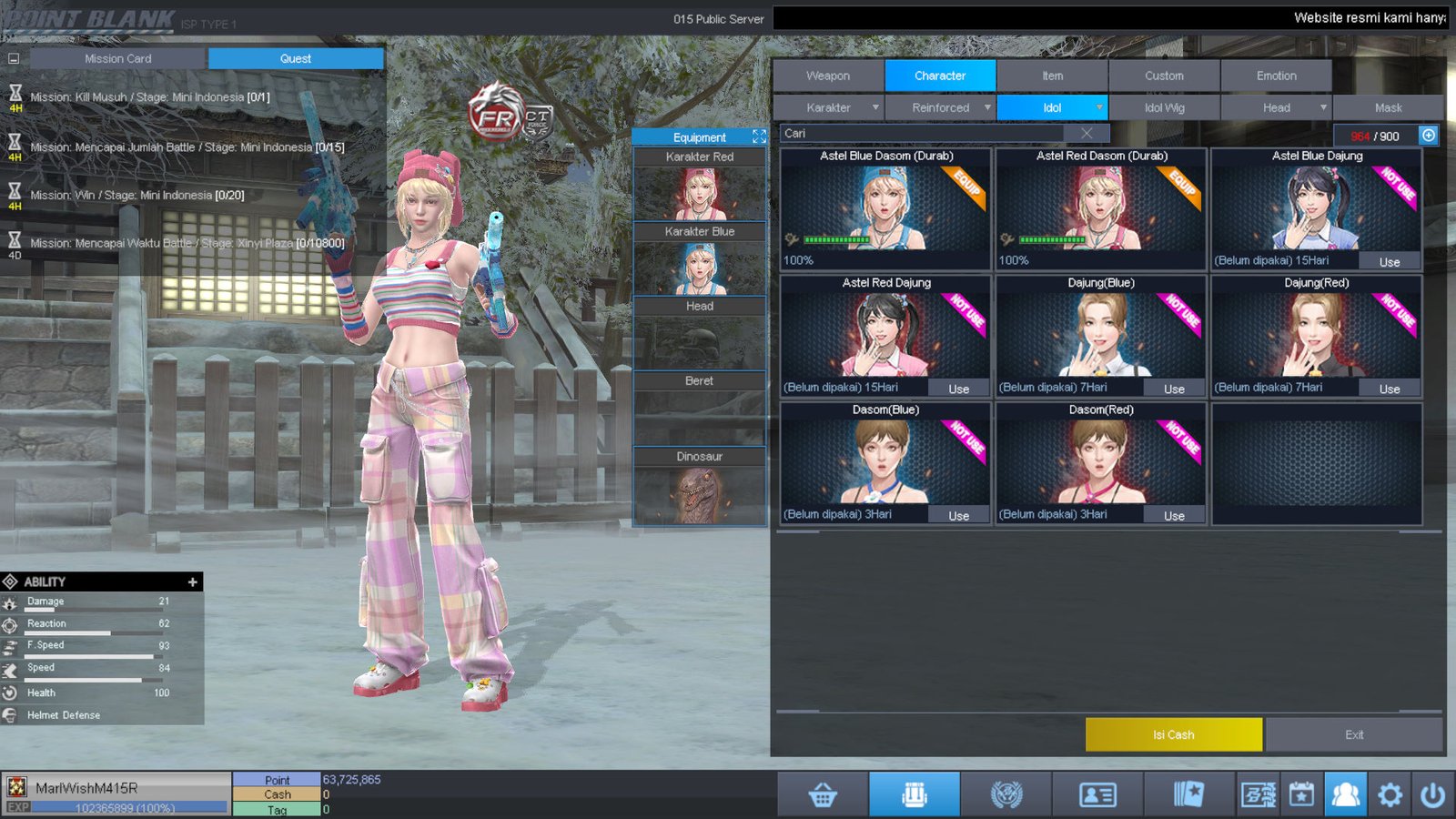Select the Emotion tab
Viewport: 1456px width, 819px height.
click(x=1276, y=76)
